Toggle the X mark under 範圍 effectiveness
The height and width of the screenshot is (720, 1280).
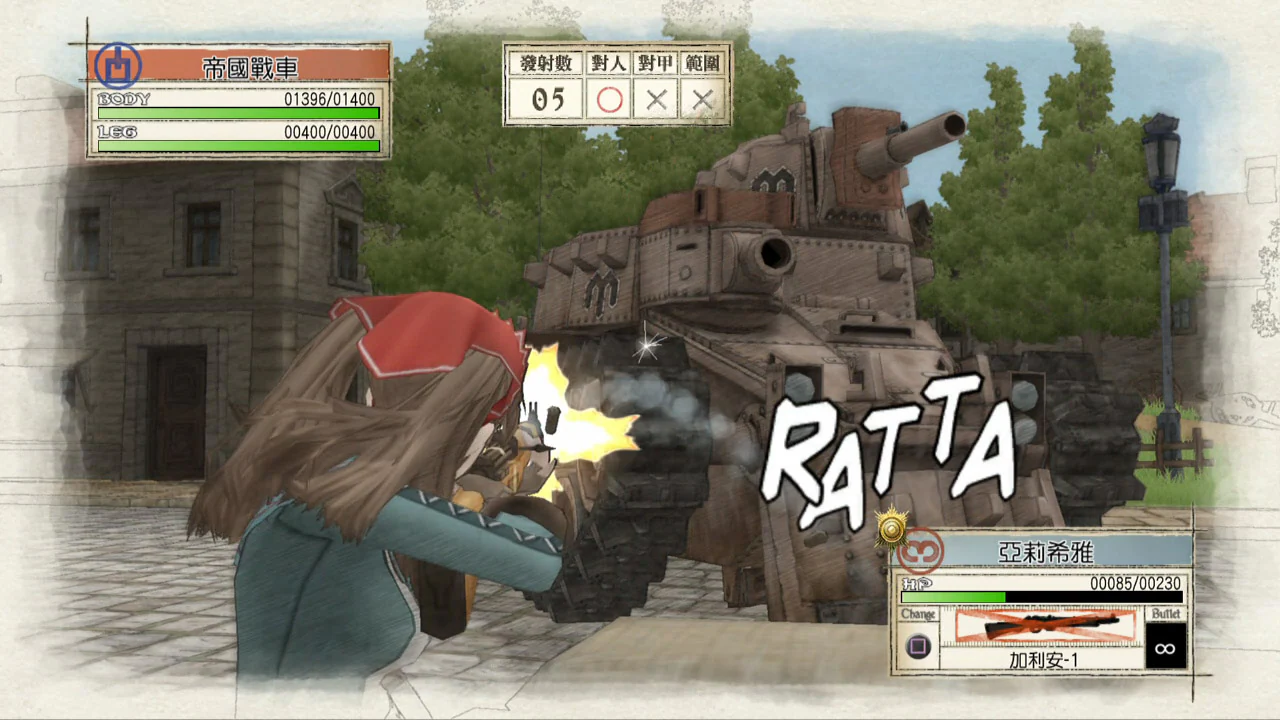coord(701,99)
